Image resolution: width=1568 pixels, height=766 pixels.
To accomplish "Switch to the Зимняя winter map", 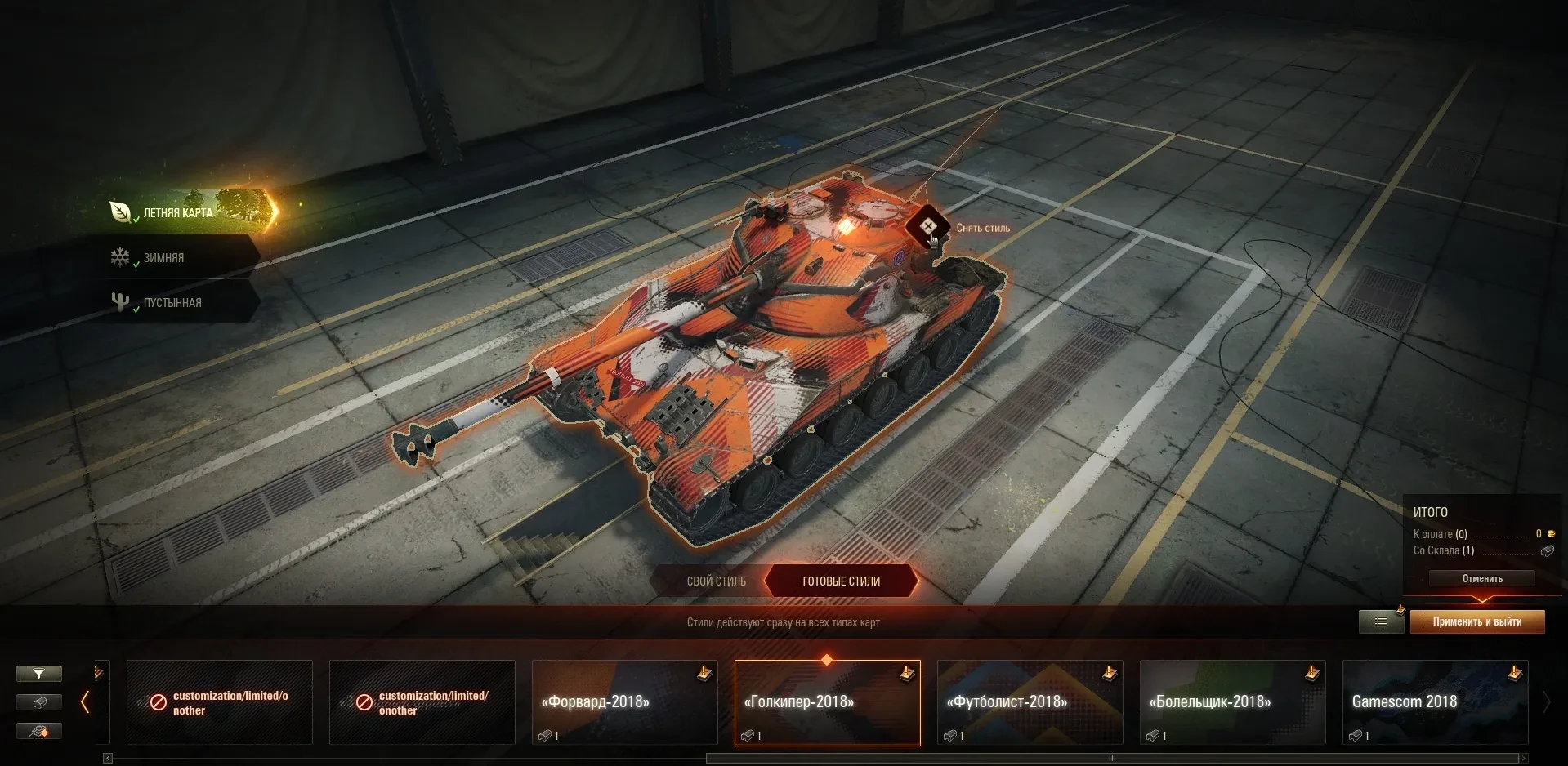I will pos(163,257).
